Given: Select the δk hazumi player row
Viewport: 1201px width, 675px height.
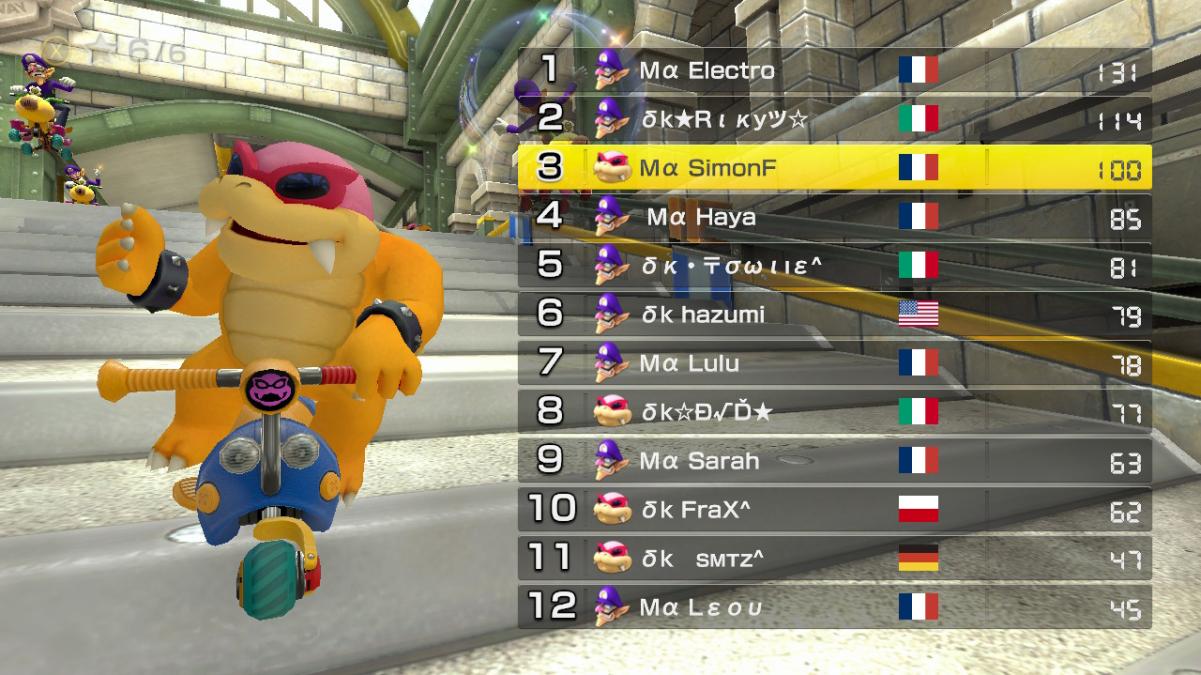Looking at the screenshot, I should pos(834,315).
